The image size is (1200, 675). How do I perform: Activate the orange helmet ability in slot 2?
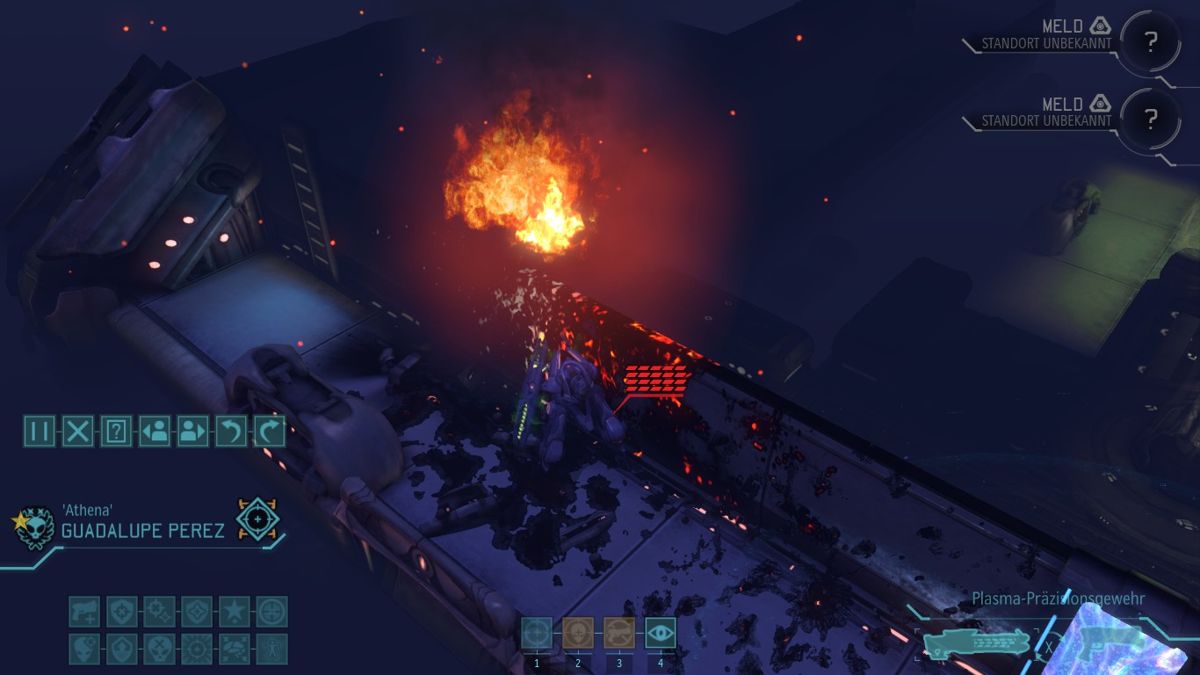(577, 632)
